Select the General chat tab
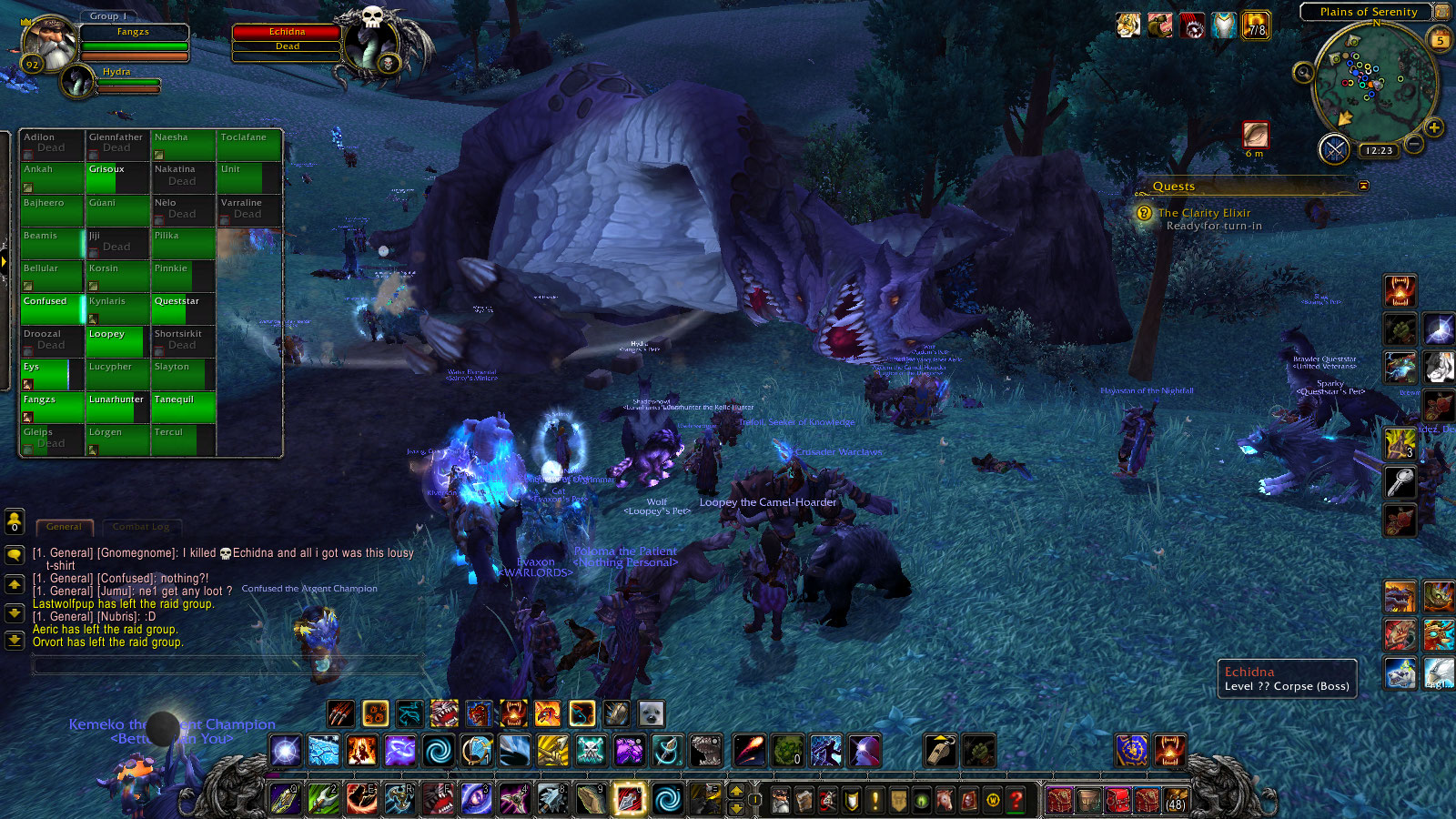 [64, 527]
